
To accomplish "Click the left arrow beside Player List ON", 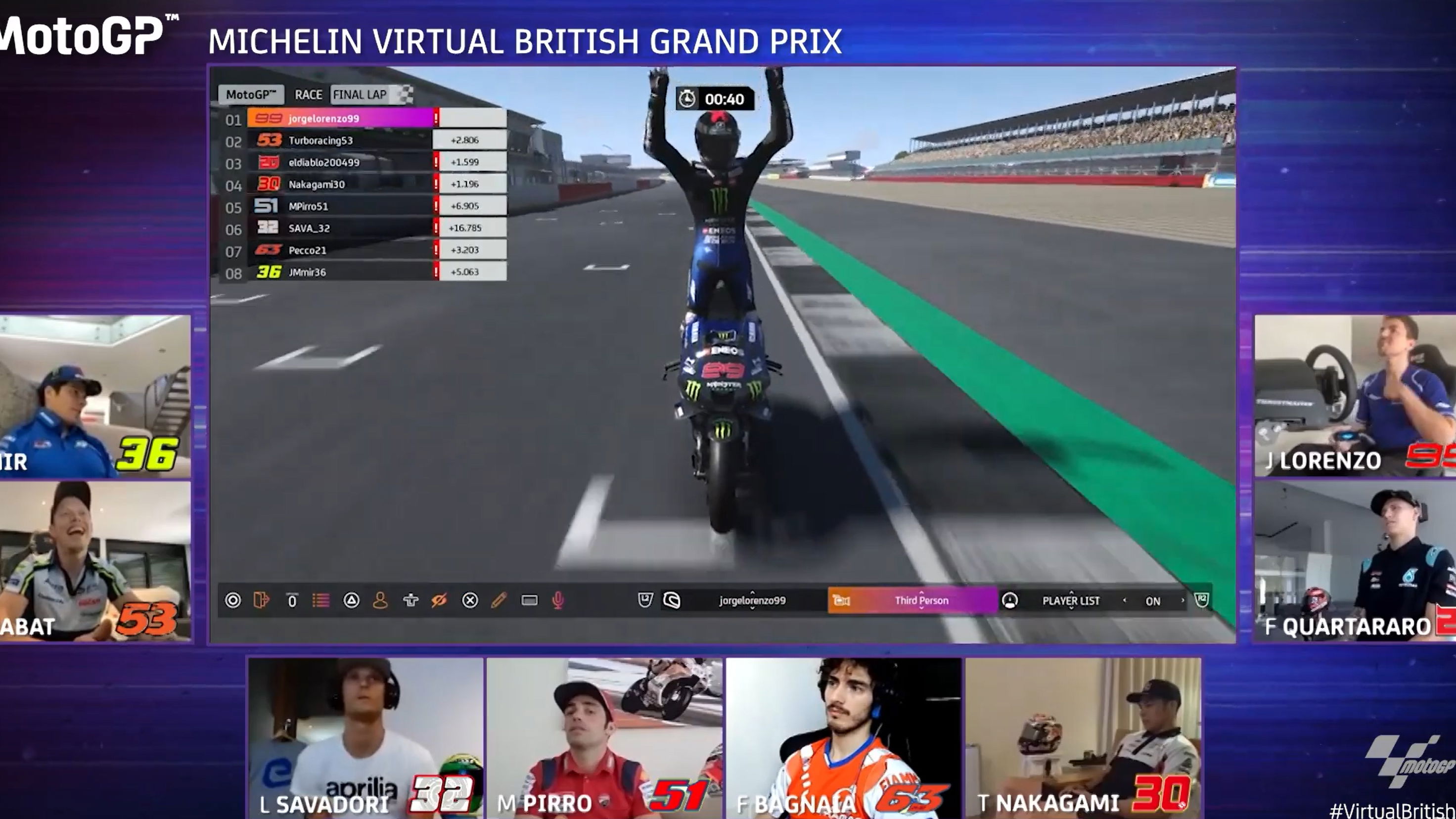I will (1124, 600).
